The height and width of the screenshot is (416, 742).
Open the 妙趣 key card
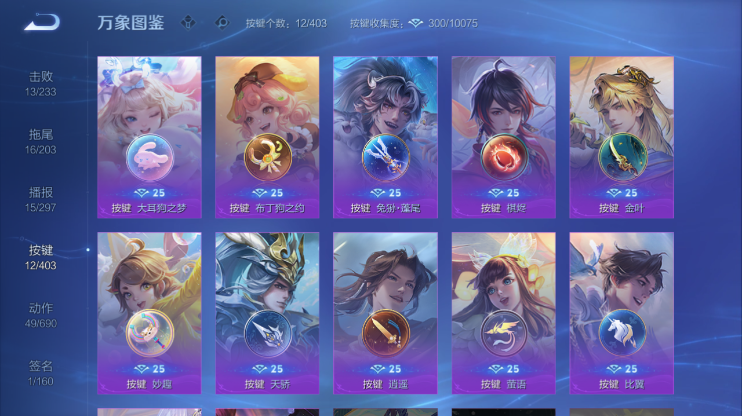tap(150, 313)
